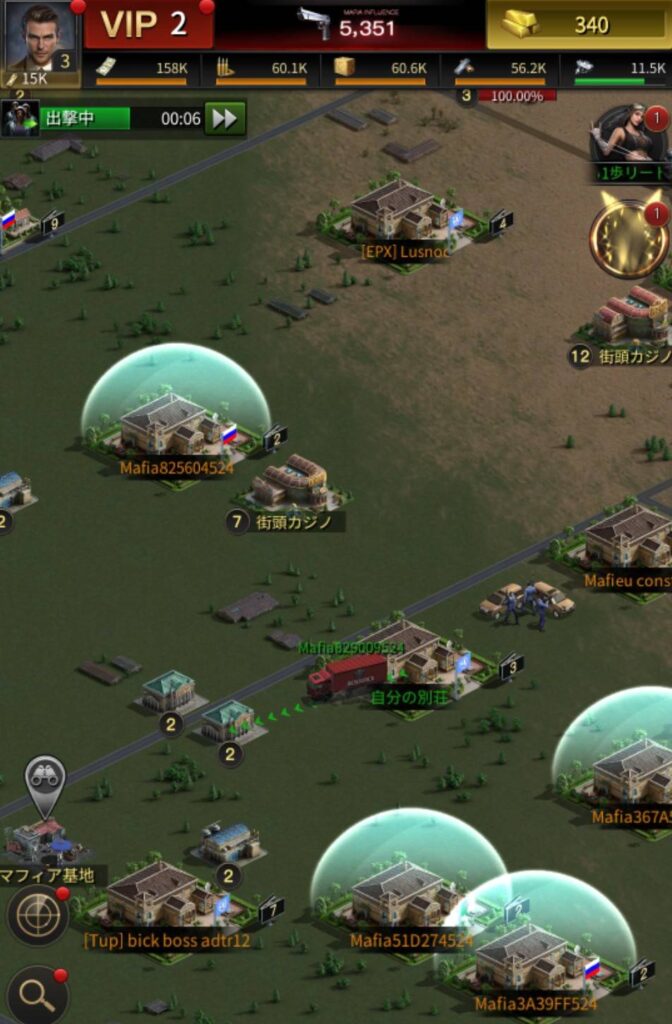The width and height of the screenshot is (672, 1024).
Task: Tap the gold bars 340 counter
Action: [x=578, y=25]
